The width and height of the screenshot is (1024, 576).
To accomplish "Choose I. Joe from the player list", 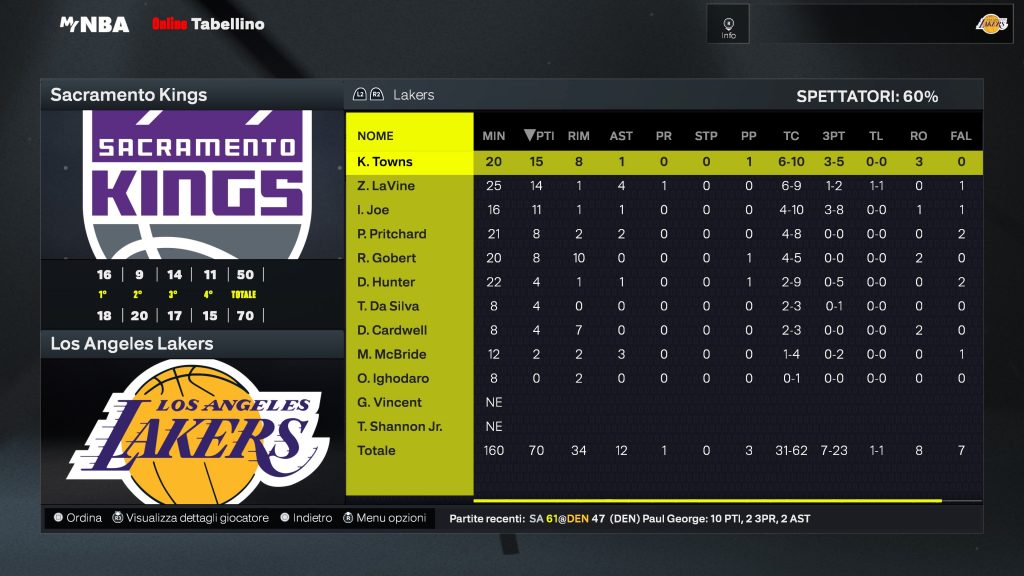I will tap(373, 210).
